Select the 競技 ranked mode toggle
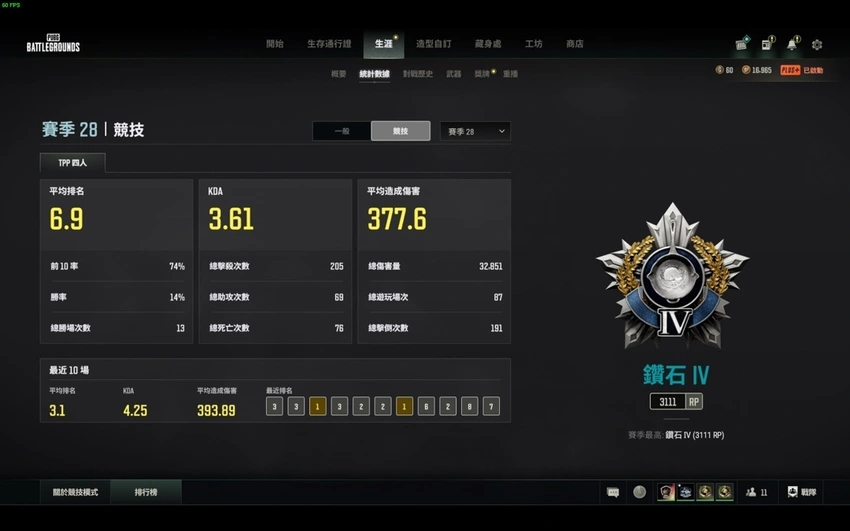Screen dimensions: 850x531 coord(400,131)
